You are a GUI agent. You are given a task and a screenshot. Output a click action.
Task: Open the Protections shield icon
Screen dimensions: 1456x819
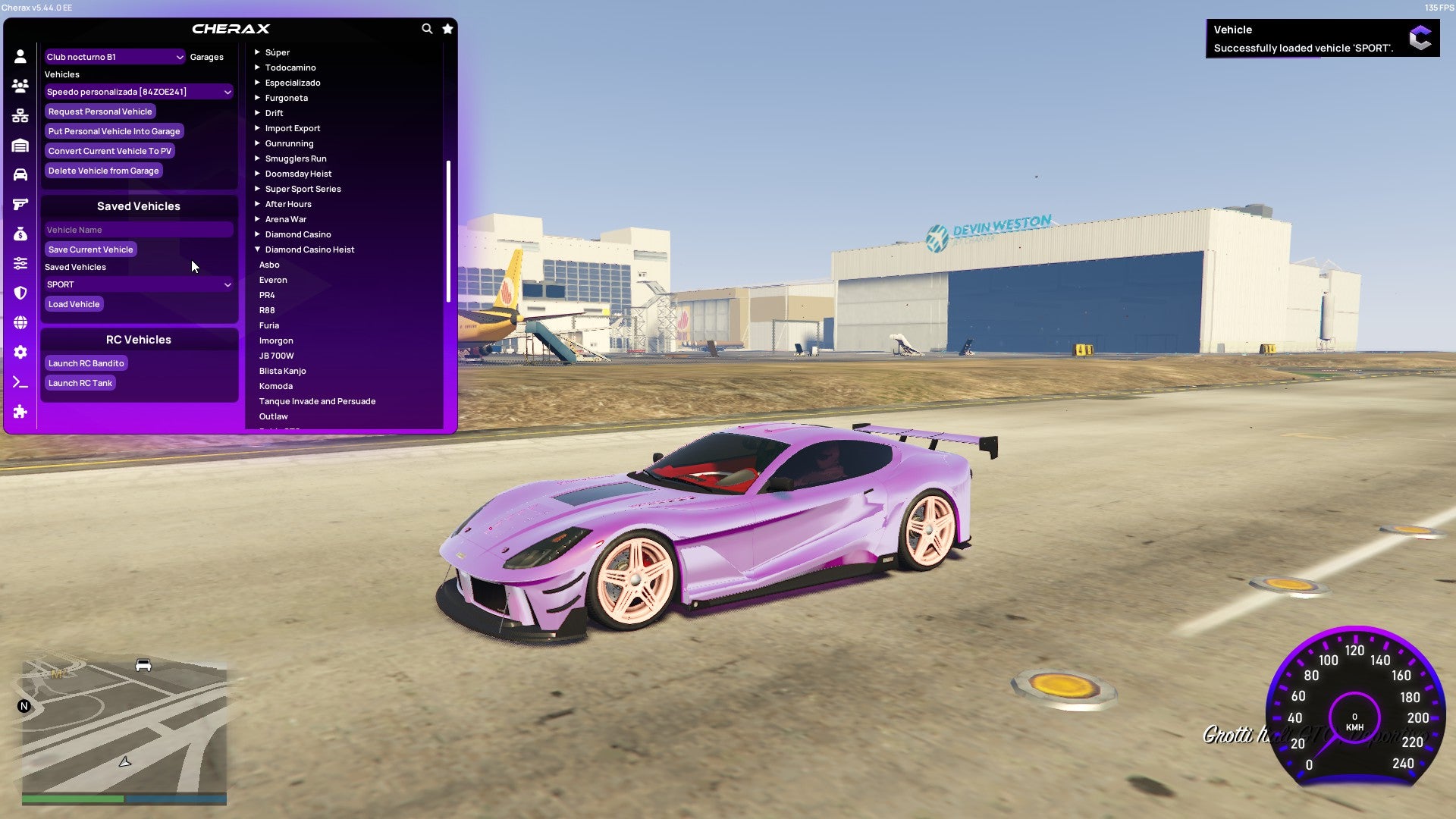point(20,293)
